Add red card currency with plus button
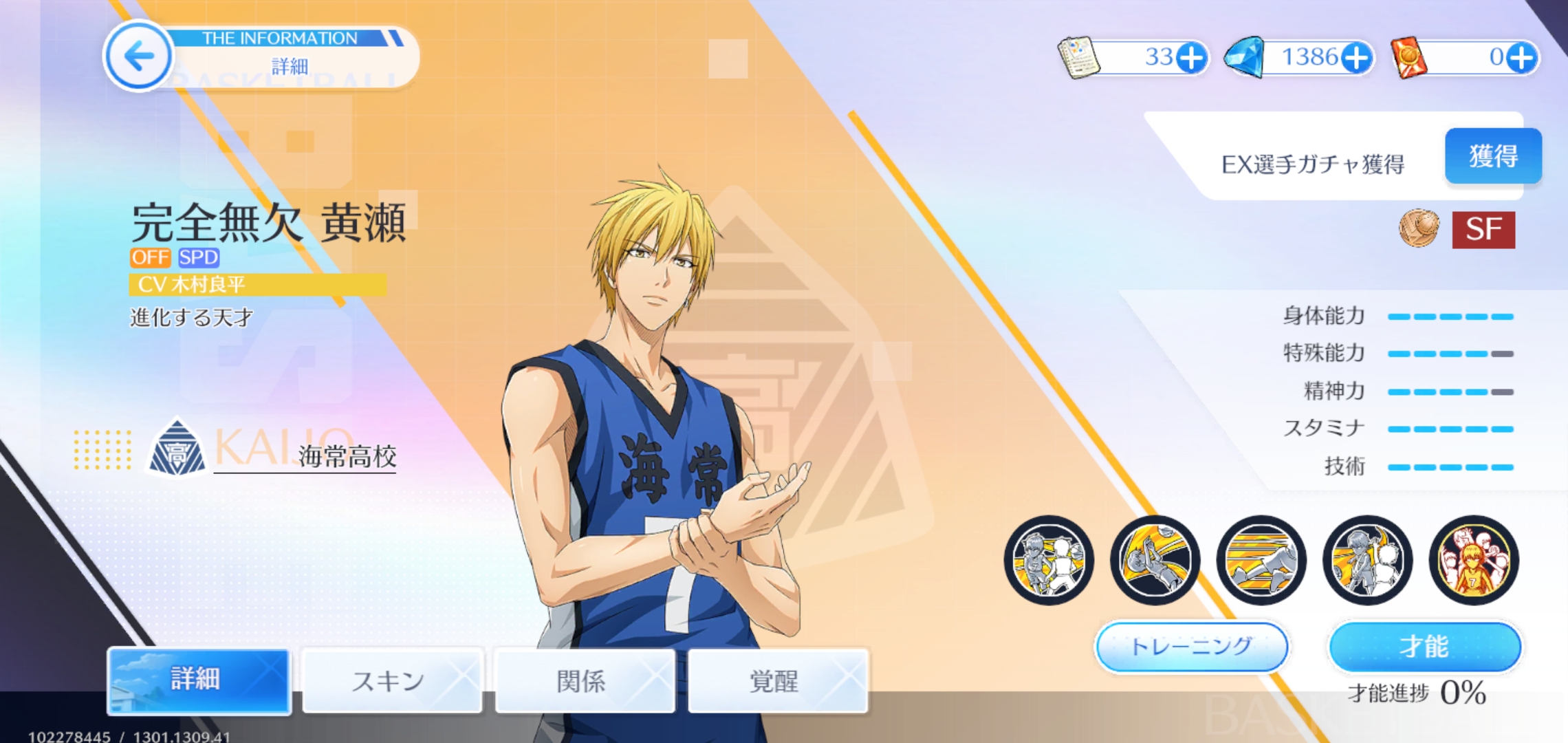This screenshot has height=743, width=1568. point(1521,58)
